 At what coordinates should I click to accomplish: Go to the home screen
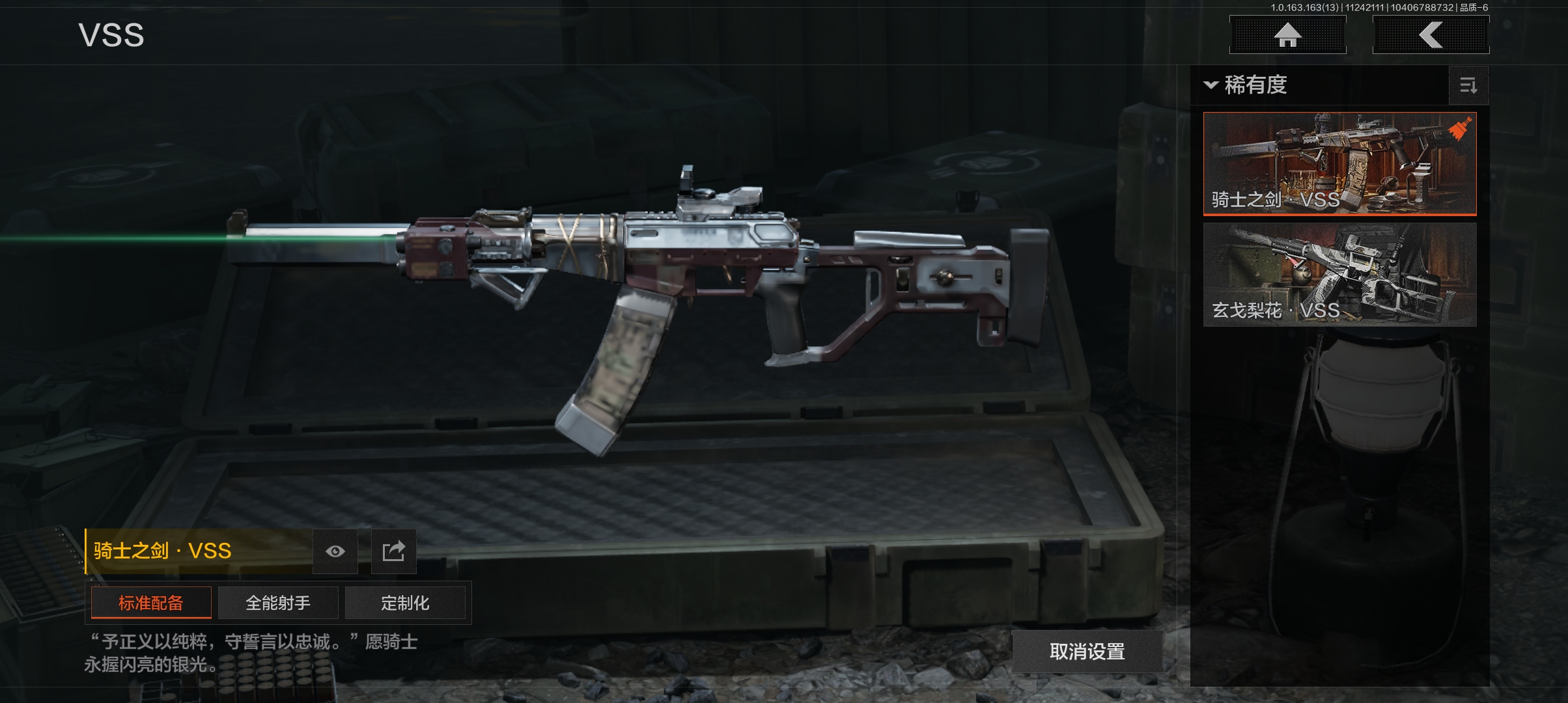pyautogui.click(x=1287, y=34)
